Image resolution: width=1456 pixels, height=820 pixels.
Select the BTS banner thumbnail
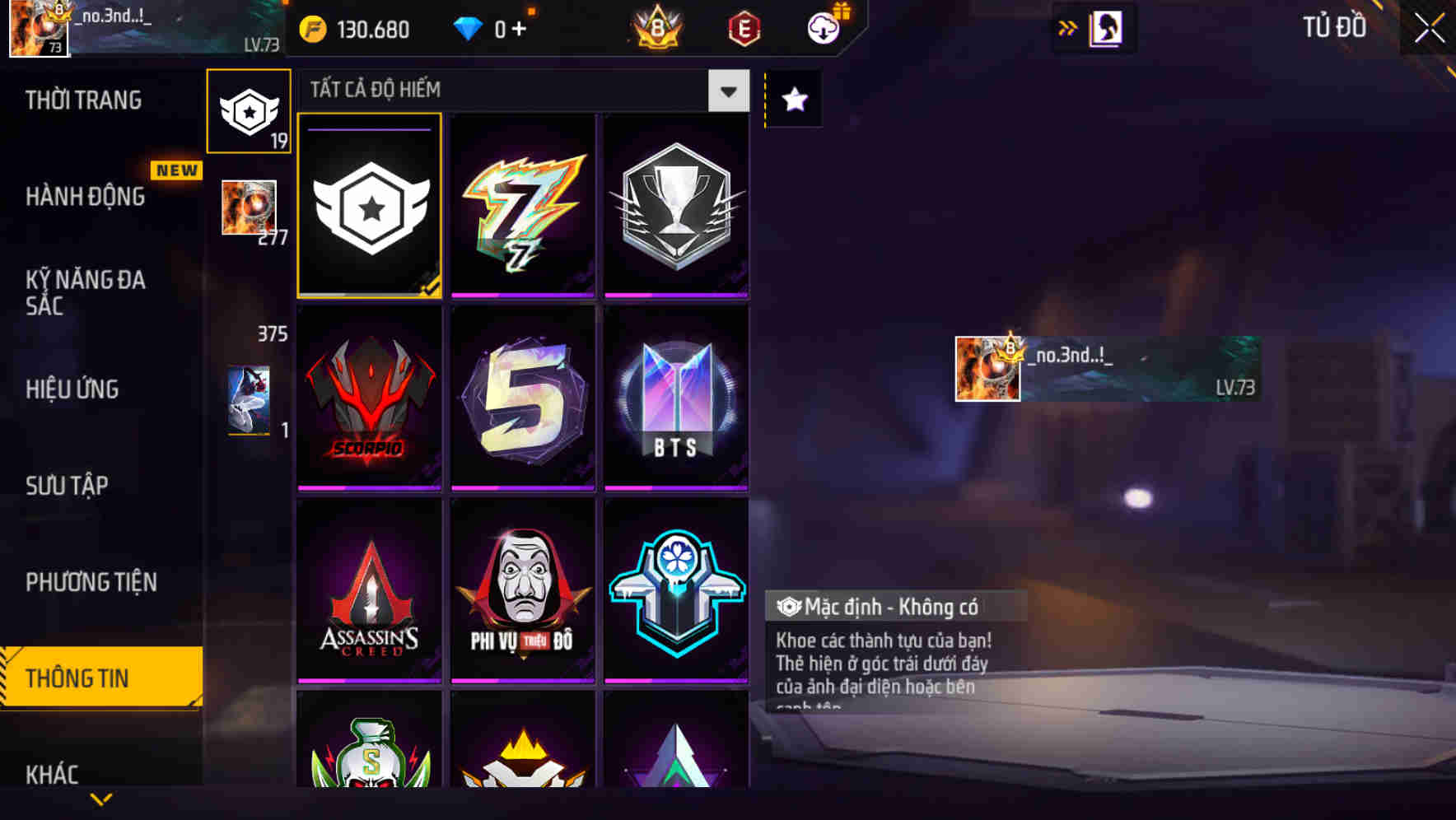point(677,398)
